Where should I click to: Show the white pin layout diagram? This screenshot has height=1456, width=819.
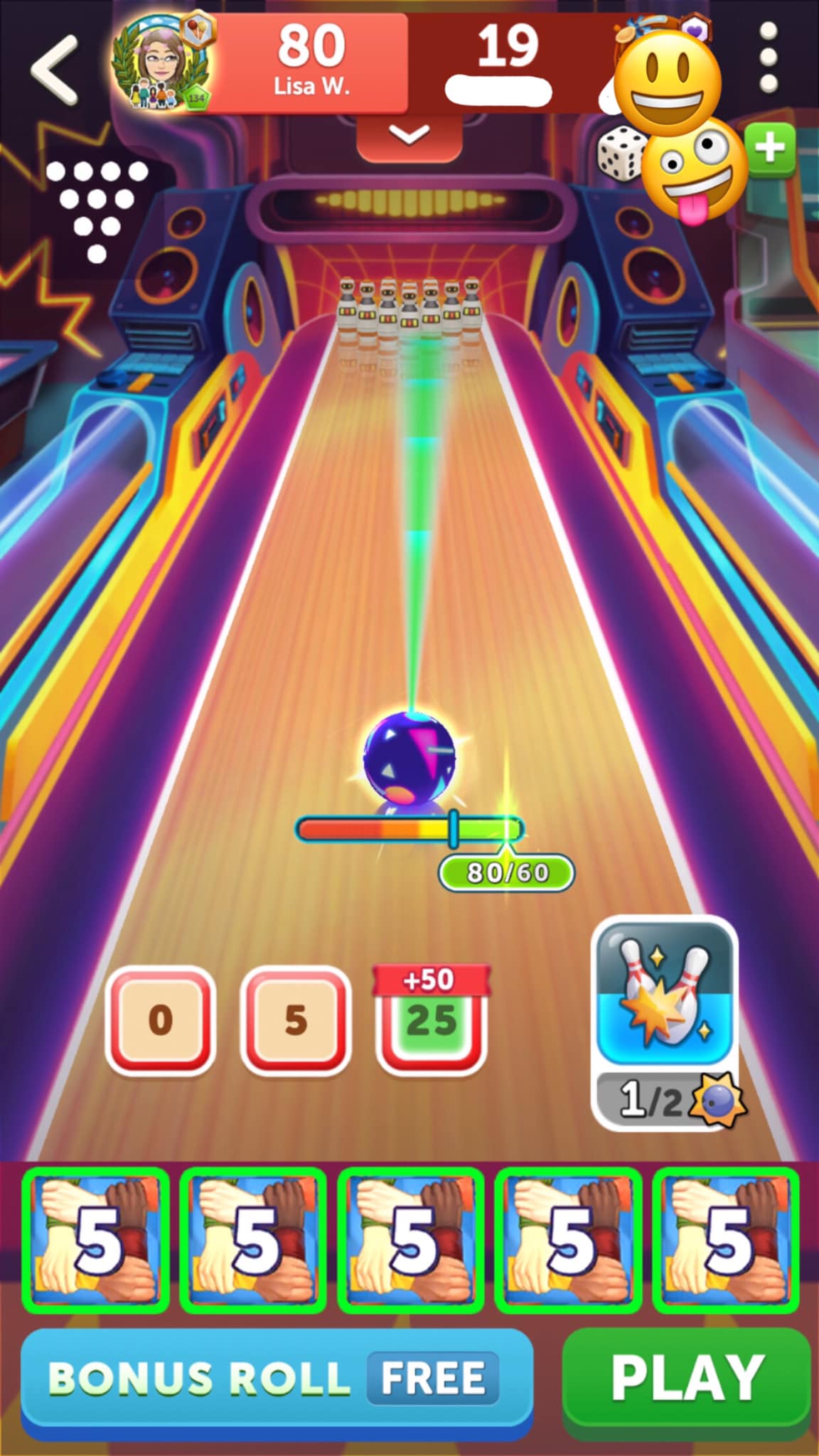pyautogui.click(x=97, y=210)
